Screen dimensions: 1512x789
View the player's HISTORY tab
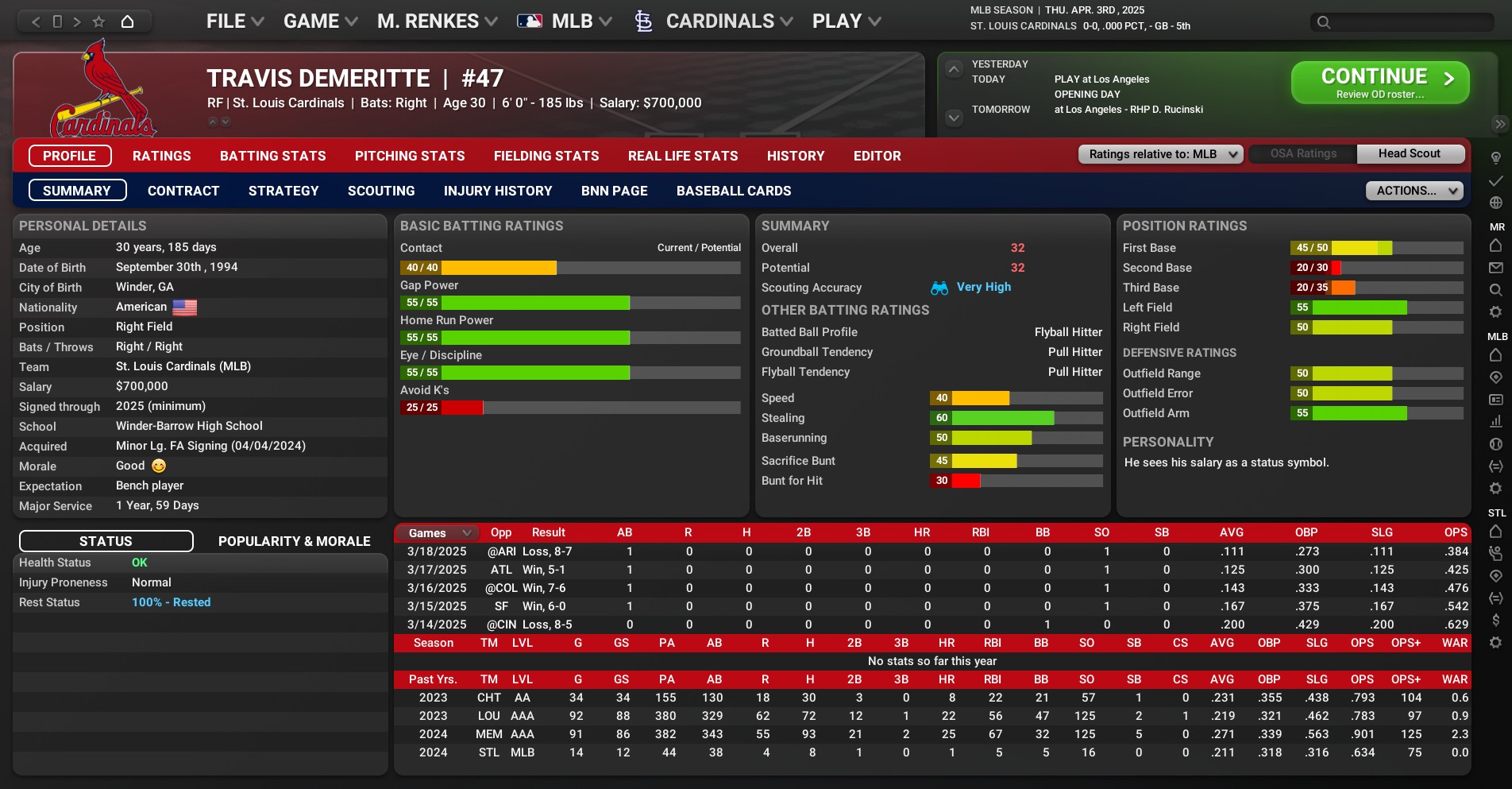pos(795,156)
